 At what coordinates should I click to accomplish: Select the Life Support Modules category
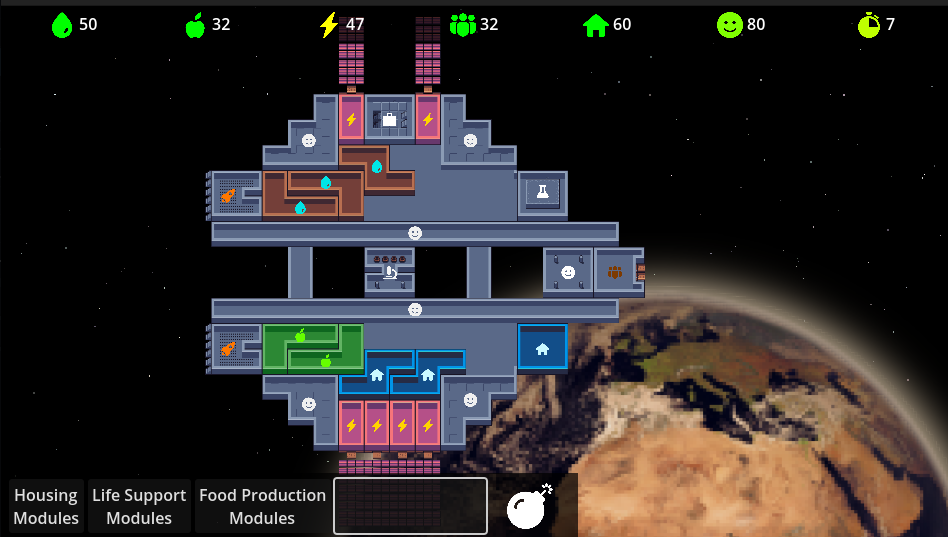point(139,506)
